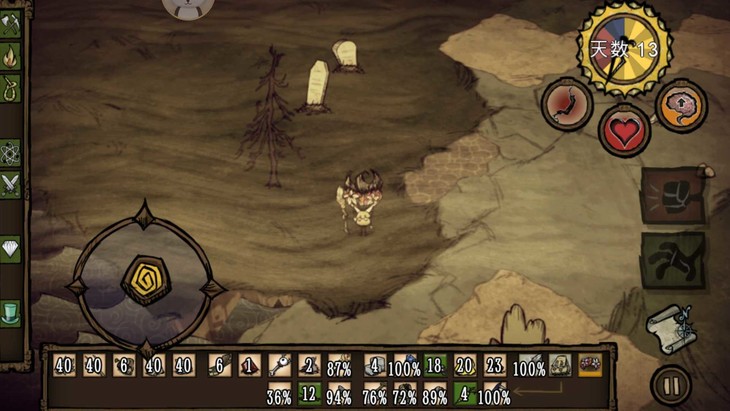The height and width of the screenshot is (411, 730).
Task: Select the red item with count 1
Action: (x=249, y=366)
